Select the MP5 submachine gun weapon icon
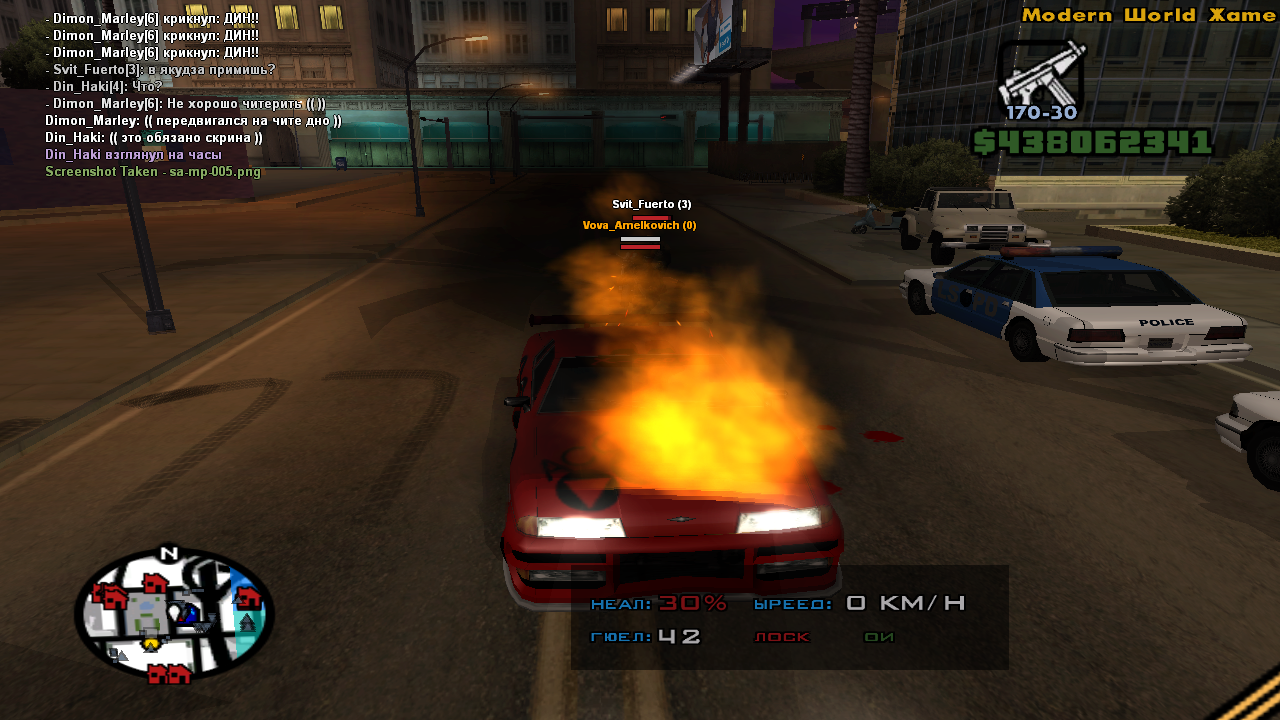The height and width of the screenshot is (720, 1280). [1040, 74]
